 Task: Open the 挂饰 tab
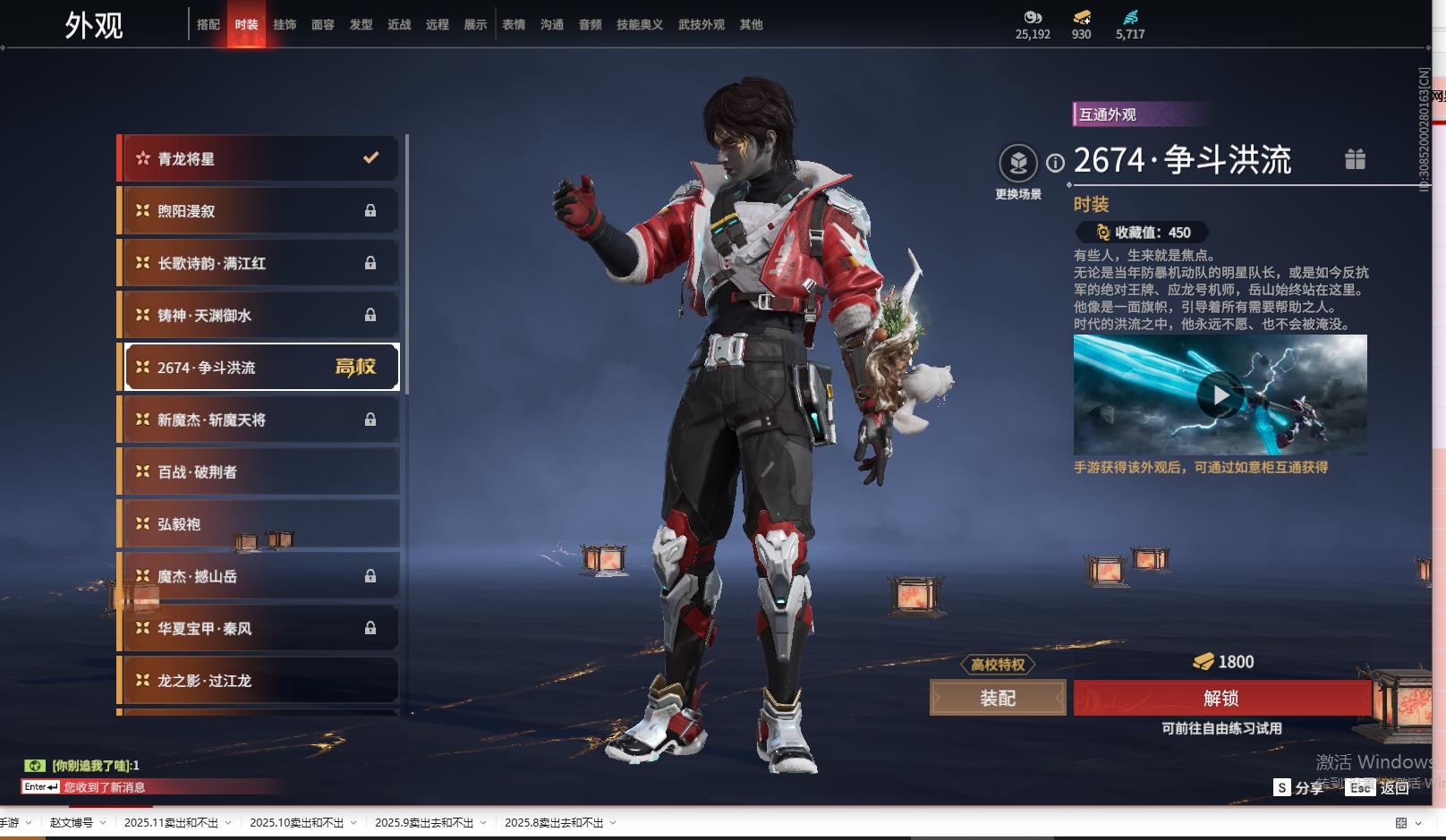pos(285,25)
